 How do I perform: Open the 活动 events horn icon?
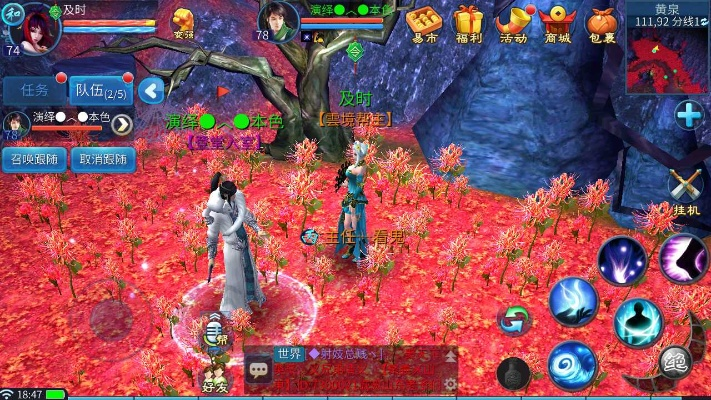pyautogui.click(x=513, y=23)
